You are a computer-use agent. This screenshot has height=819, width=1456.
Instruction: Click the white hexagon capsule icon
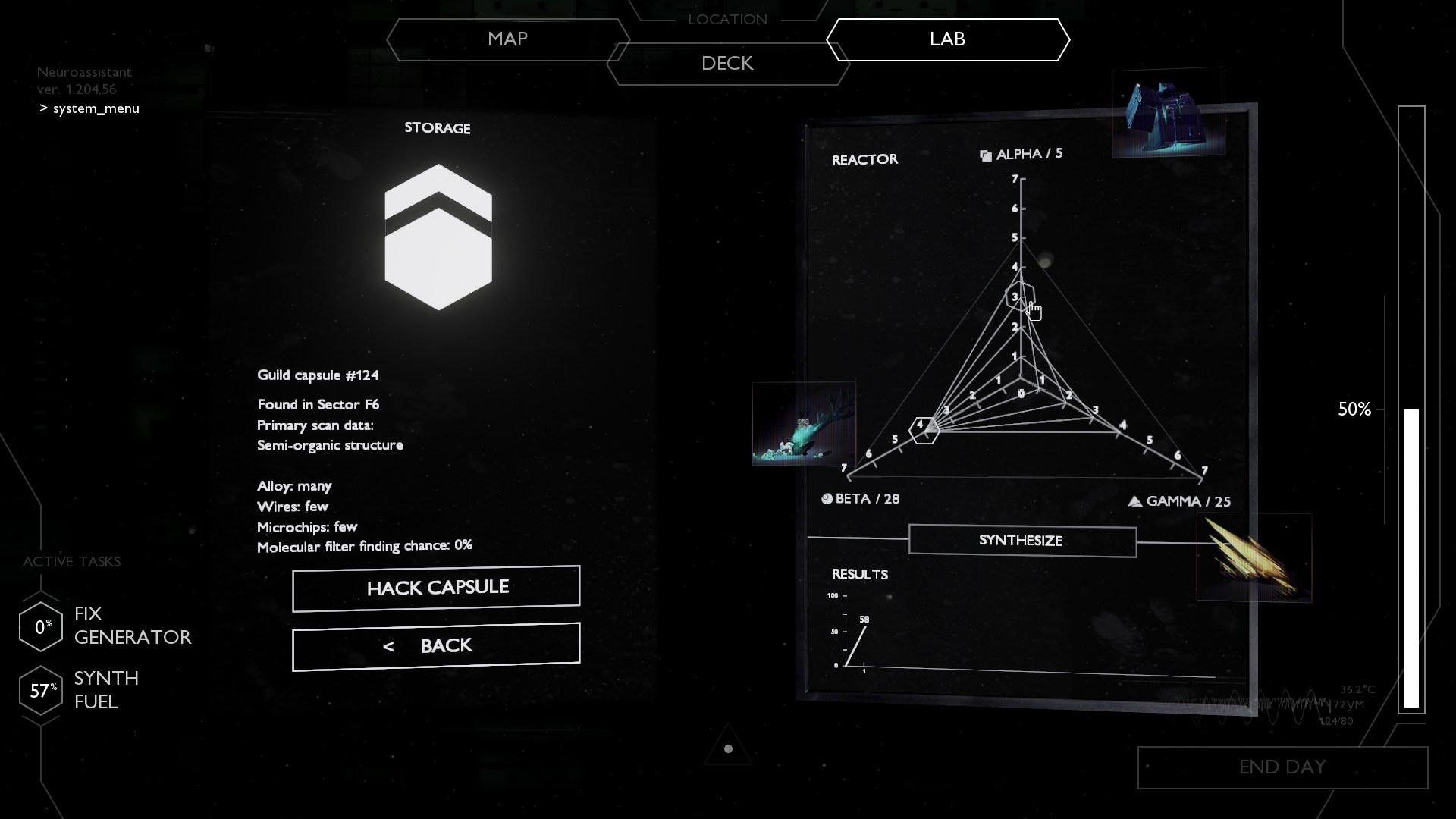(x=438, y=237)
